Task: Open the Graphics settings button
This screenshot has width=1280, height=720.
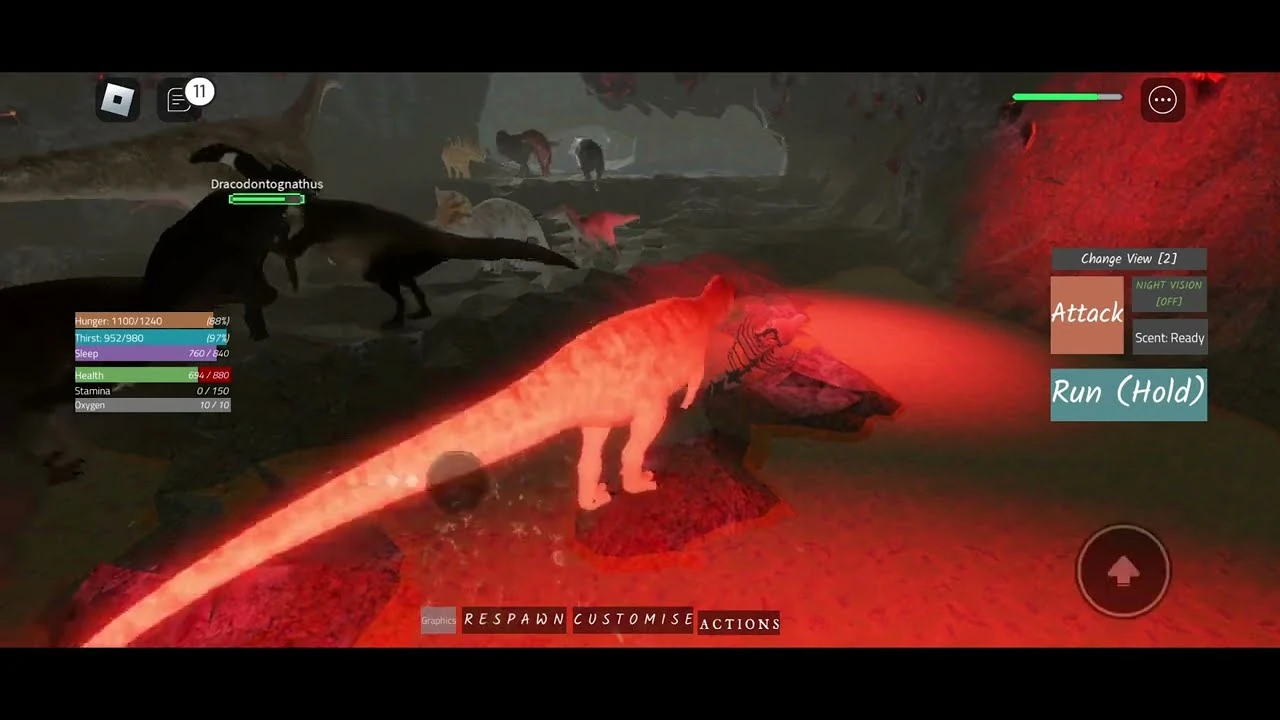Action: pyautogui.click(x=438, y=620)
